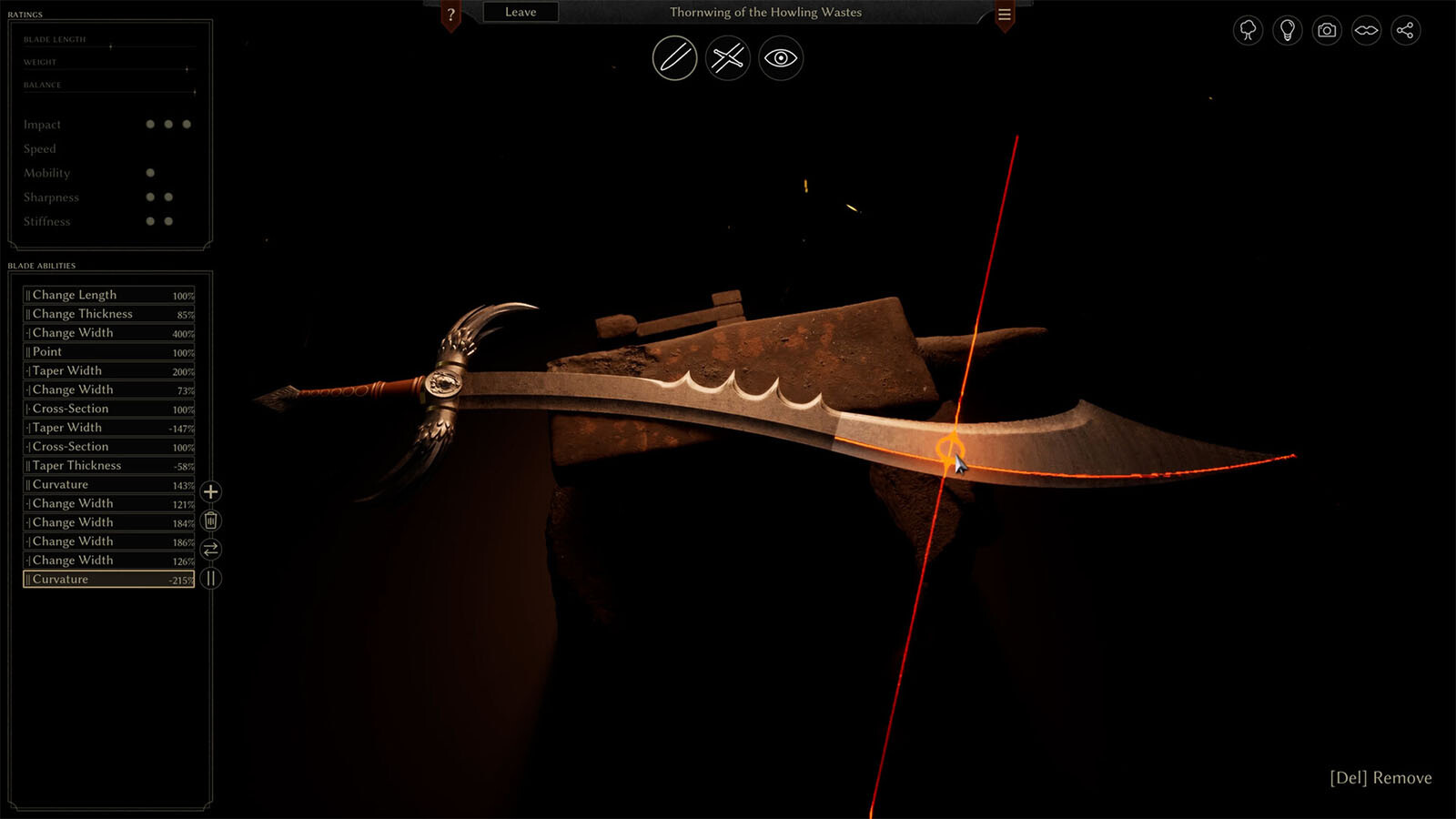Click the Leave button
Screen dimensions: 1456x819
(x=521, y=13)
